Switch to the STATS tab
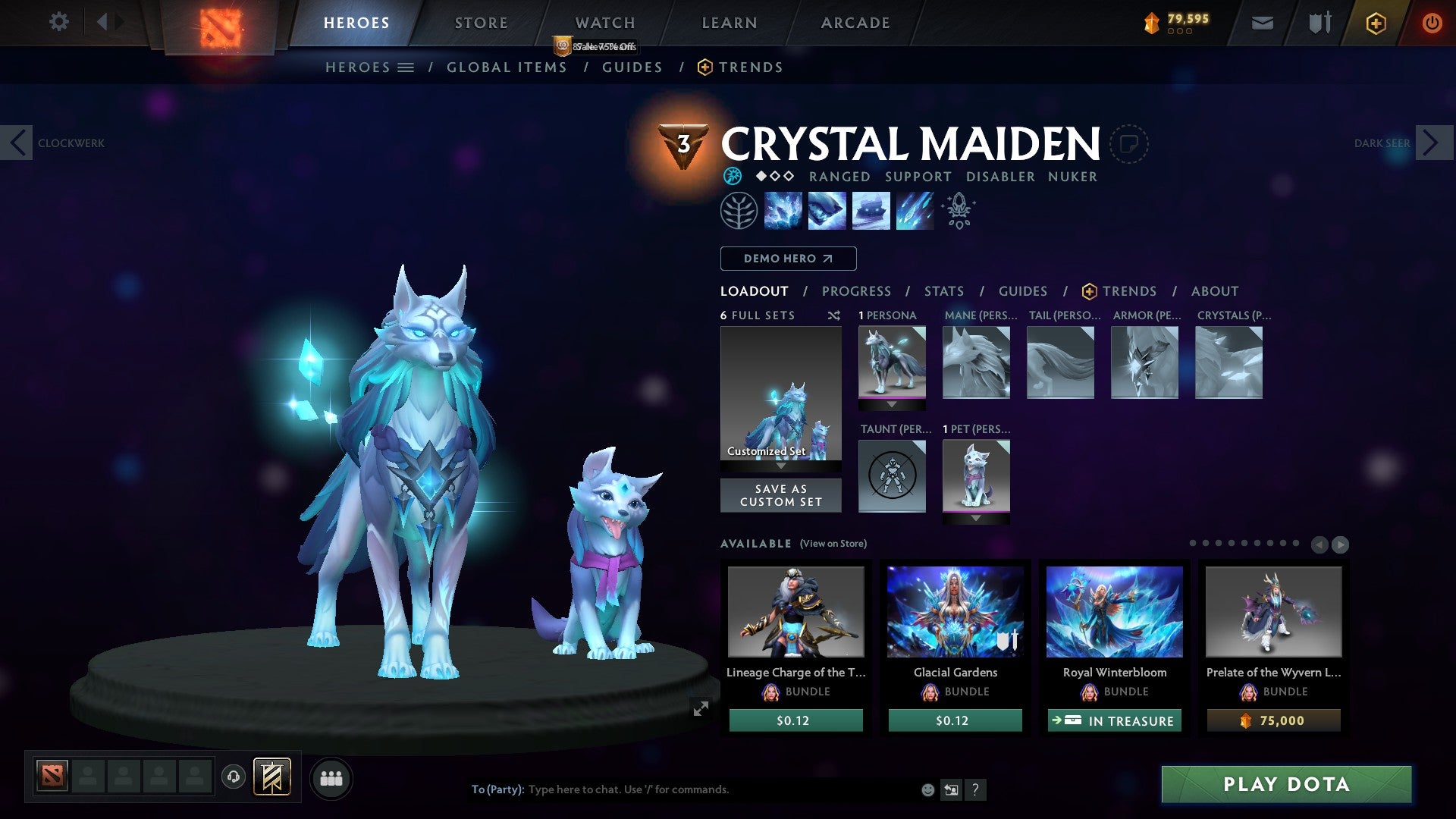 [943, 291]
